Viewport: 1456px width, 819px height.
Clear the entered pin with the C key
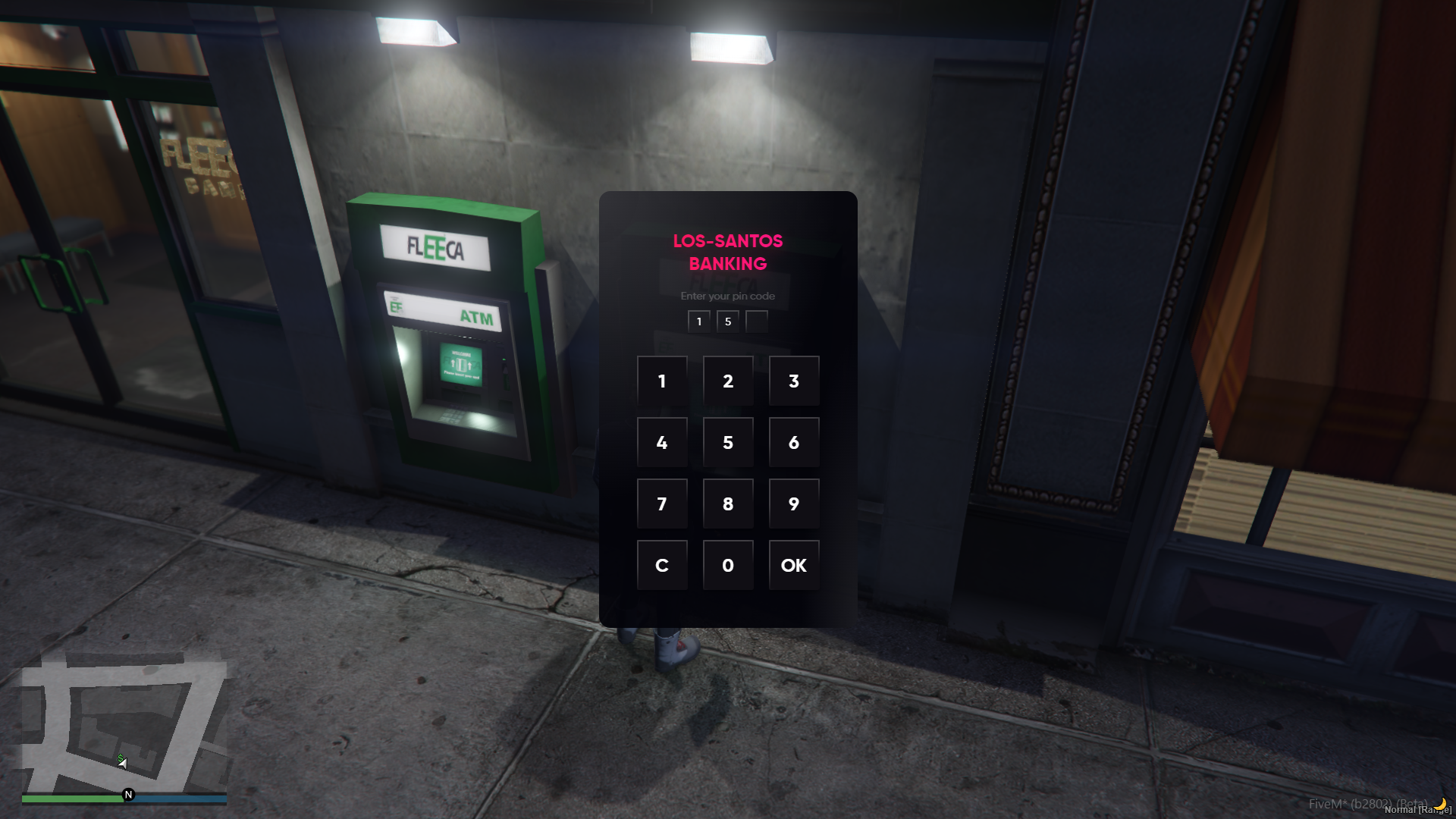pos(662,565)
